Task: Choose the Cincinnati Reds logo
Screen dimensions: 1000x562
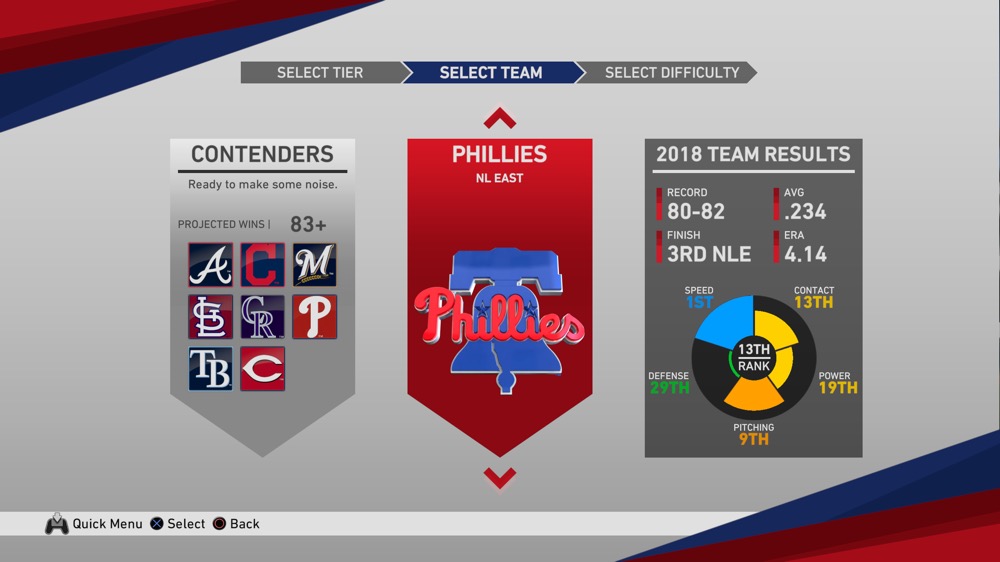Action: point(263,369)
